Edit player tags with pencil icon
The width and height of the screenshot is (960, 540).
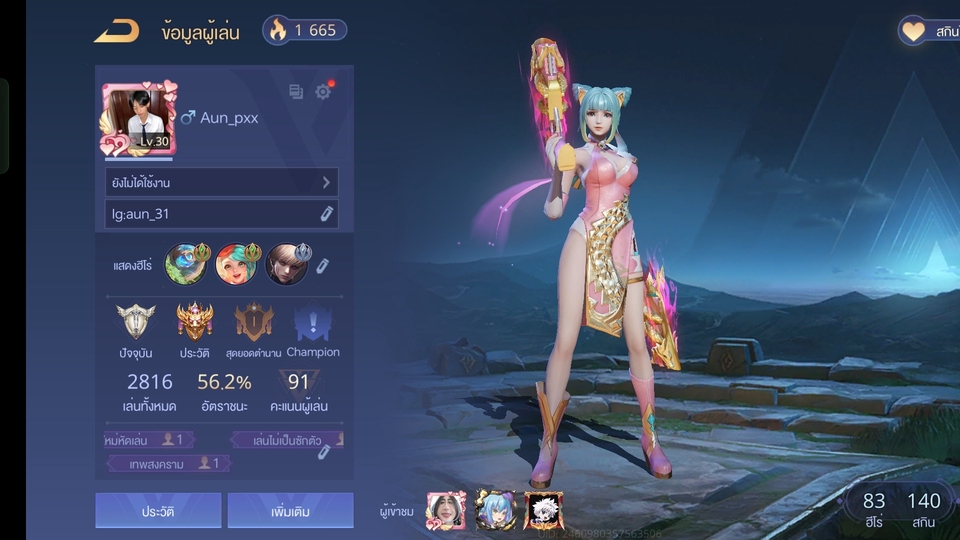pyautogui.click(x=324, y=452)
